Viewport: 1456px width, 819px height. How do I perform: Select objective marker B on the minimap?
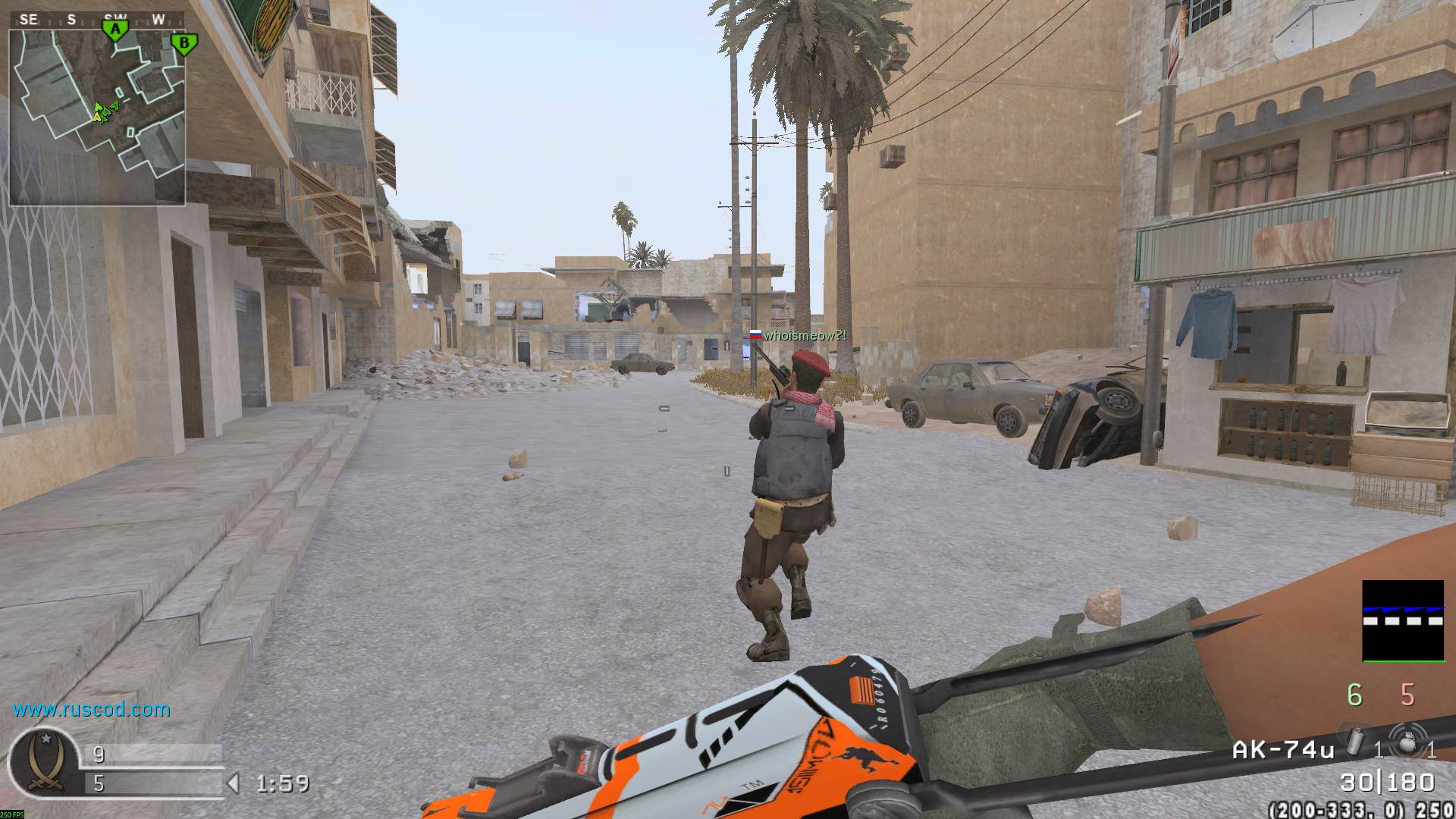tap(183, 44)
